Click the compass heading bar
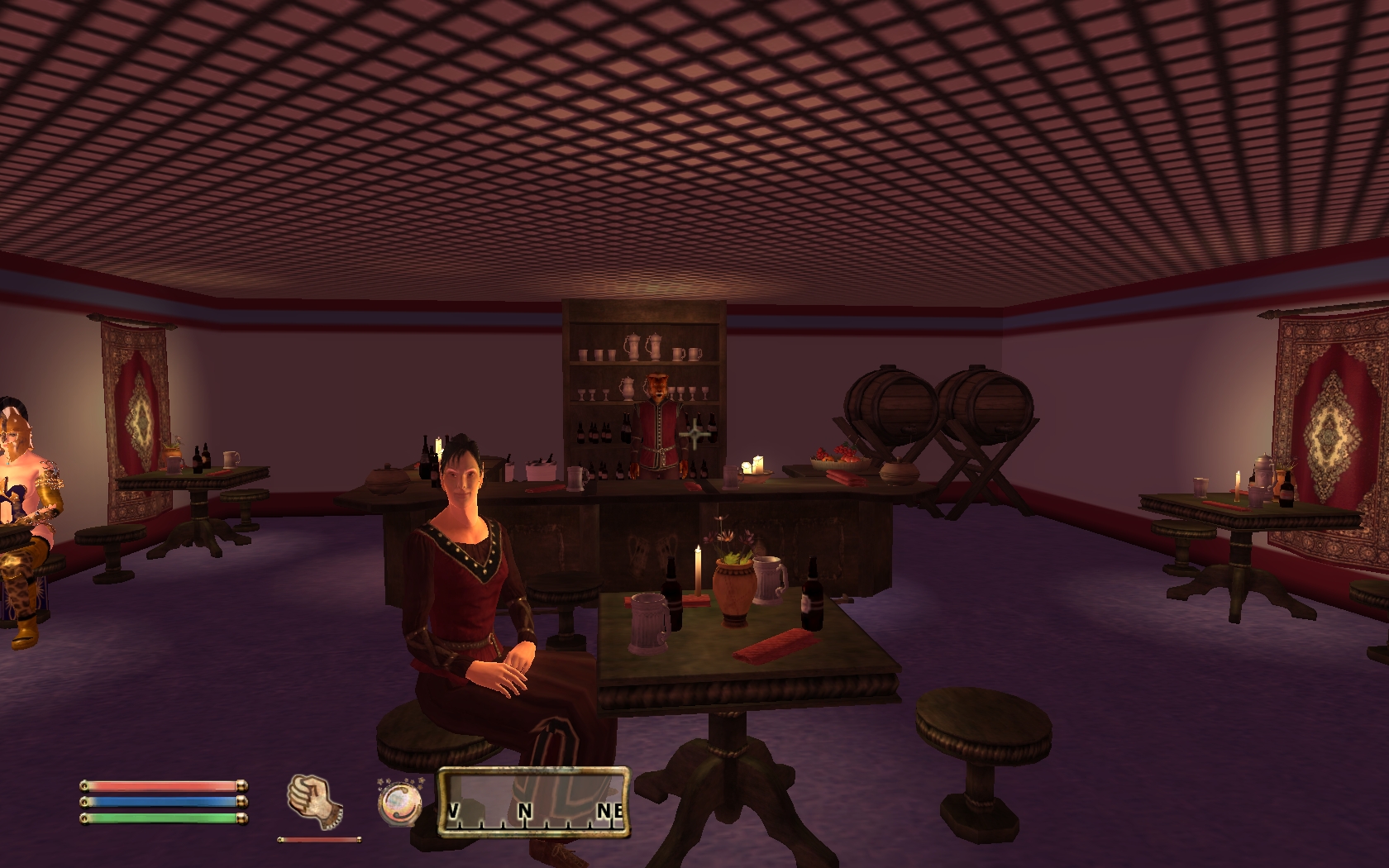Viewport: 1389px width, 868px height. click(533, 799)
